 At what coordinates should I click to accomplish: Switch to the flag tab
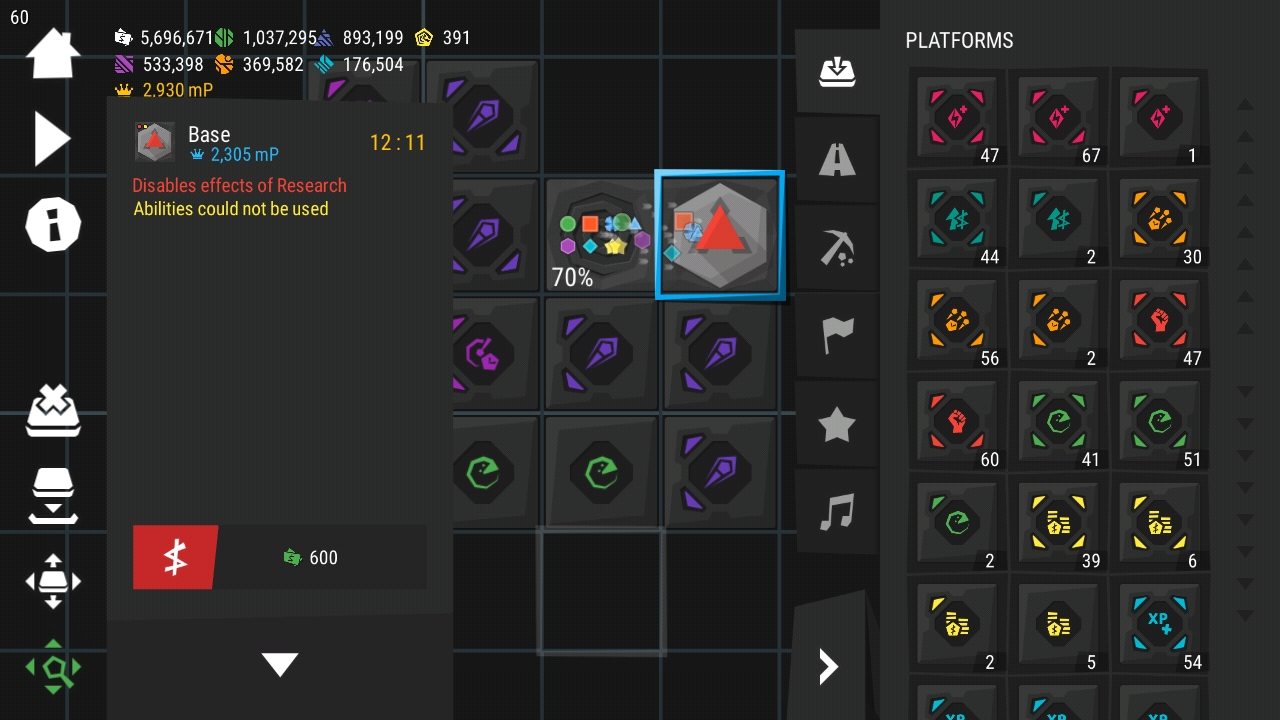[837, 336]
